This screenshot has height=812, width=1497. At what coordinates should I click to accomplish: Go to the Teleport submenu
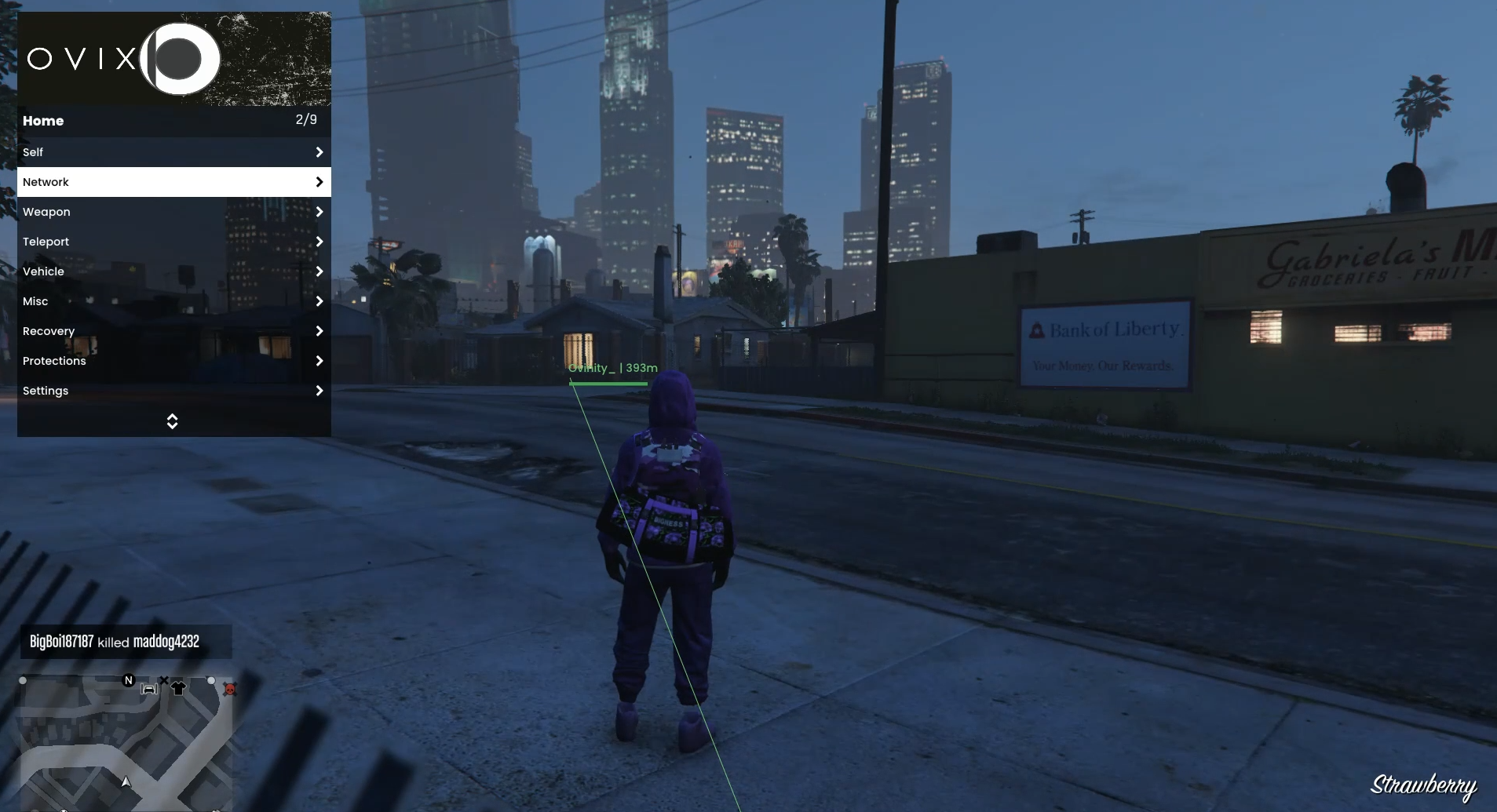tap(173, 242)
